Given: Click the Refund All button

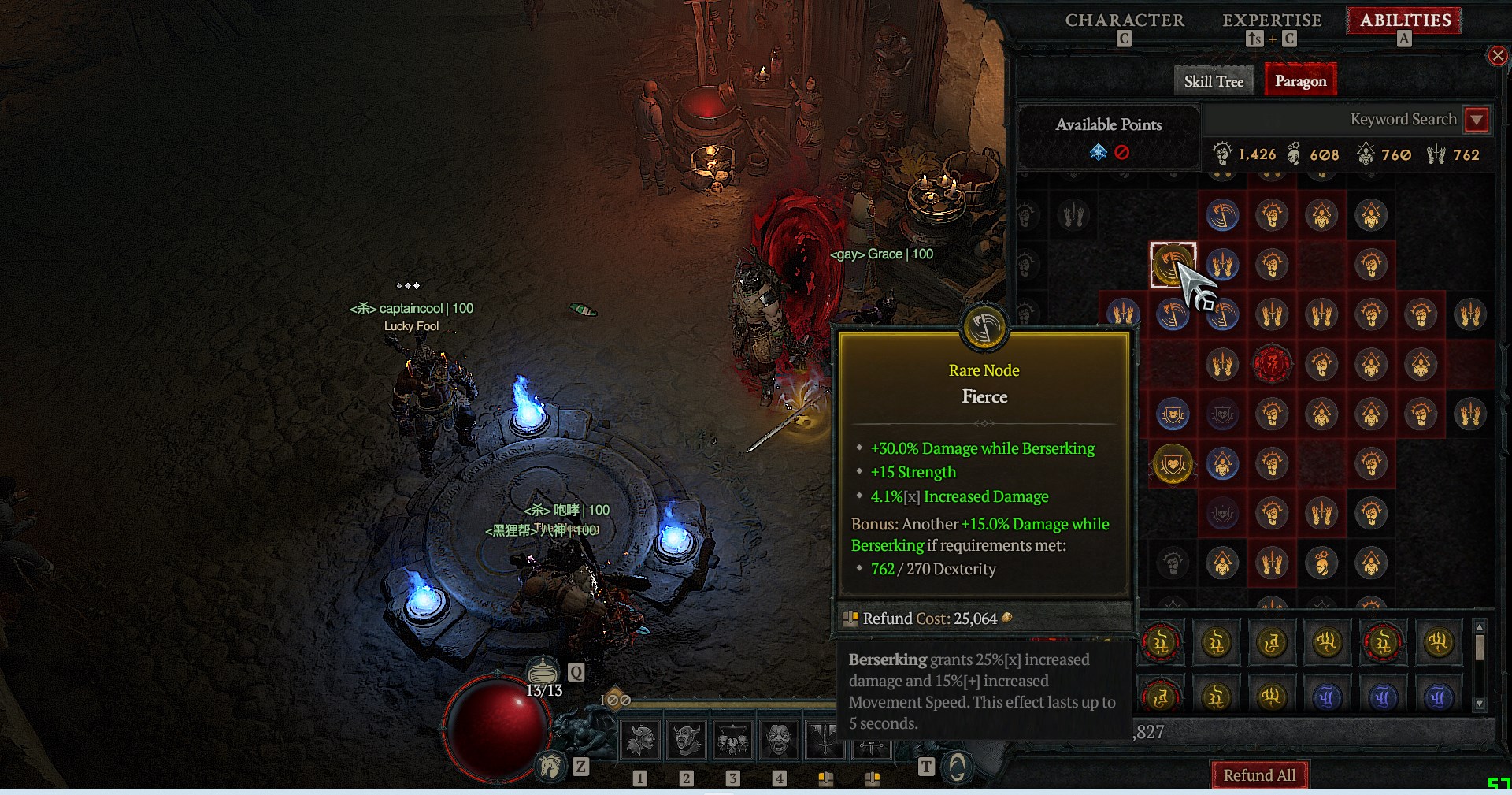Looking at the screenshot, I should coord(1258,775).
